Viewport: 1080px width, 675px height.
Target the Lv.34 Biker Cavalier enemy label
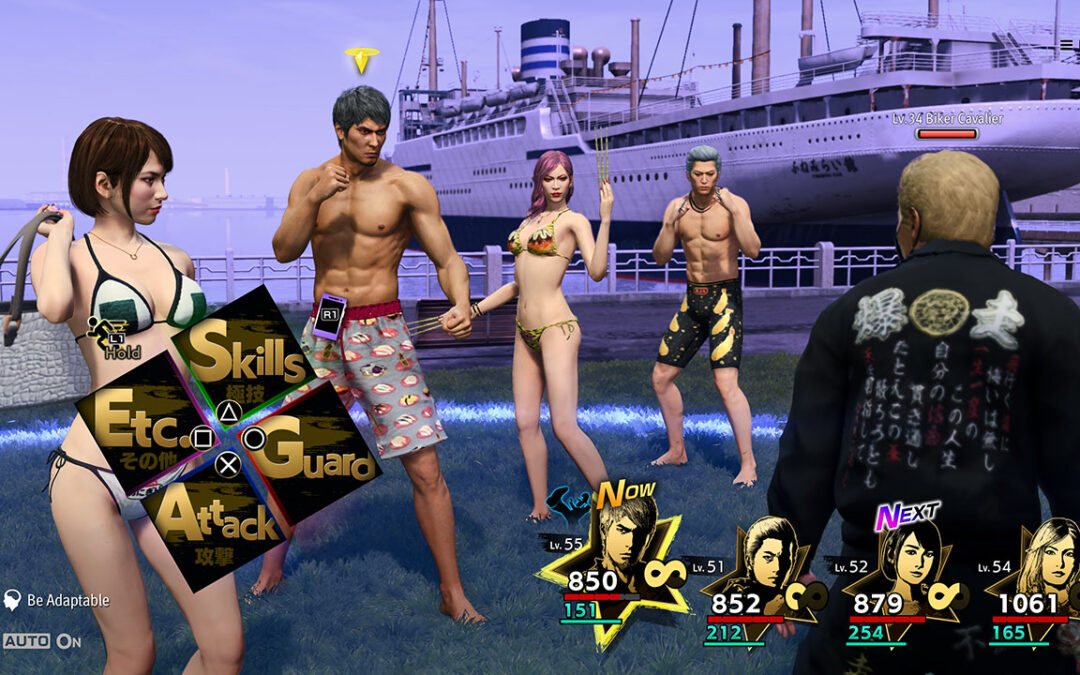(x=946, y=119)
